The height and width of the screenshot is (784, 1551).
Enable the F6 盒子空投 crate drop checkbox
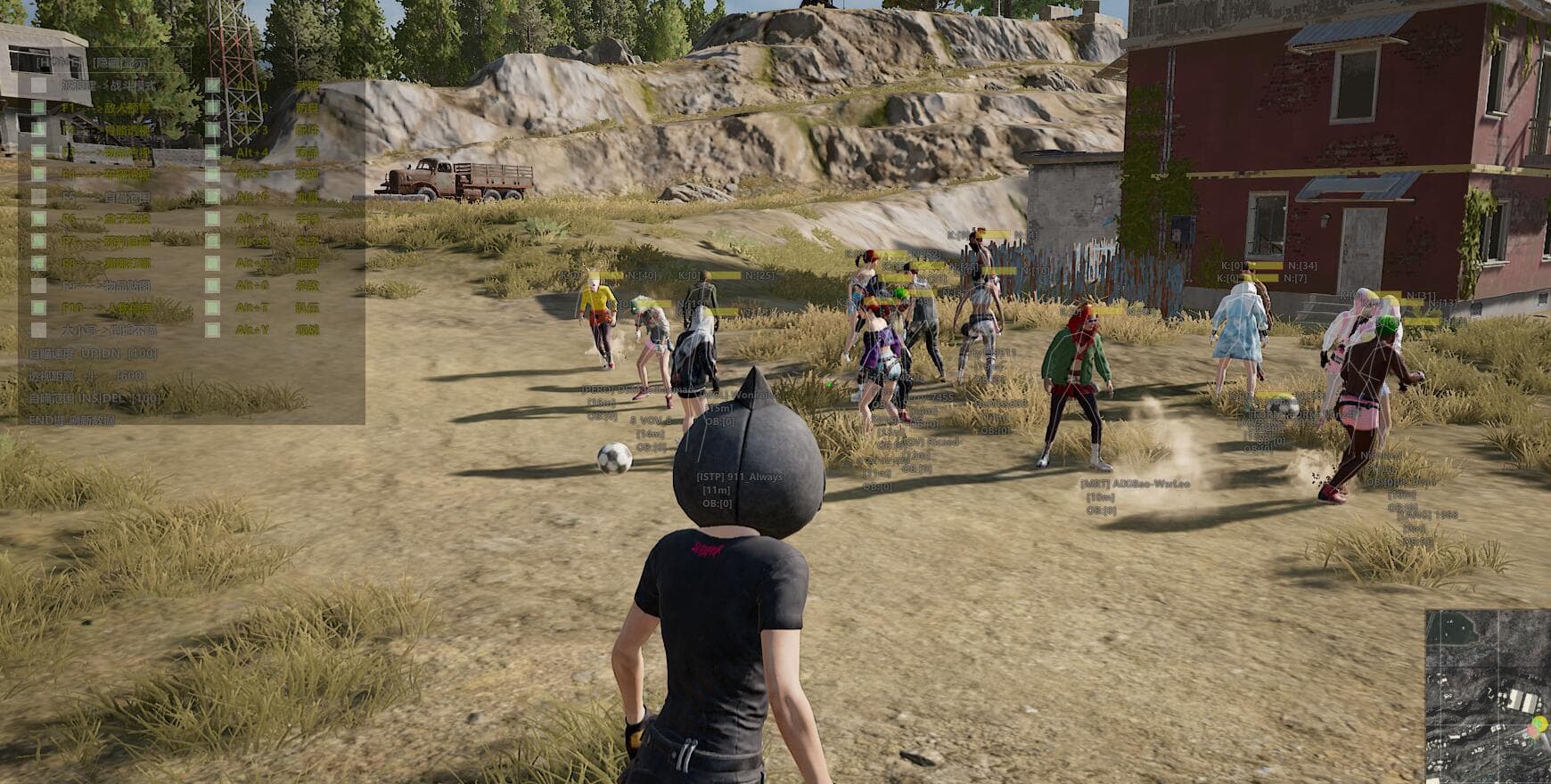[38, 216]
